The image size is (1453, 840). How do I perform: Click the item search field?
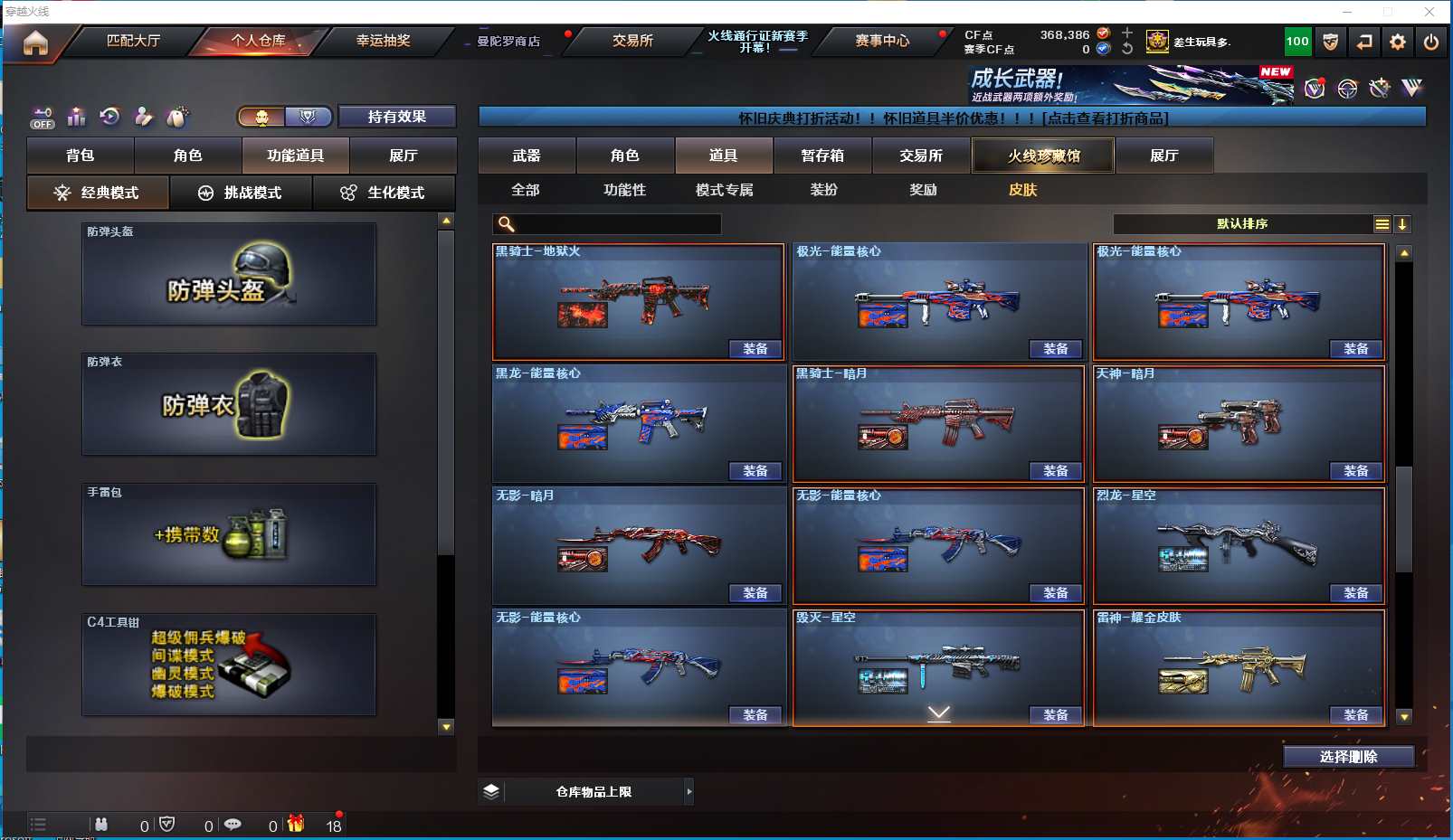coord(617,224)
